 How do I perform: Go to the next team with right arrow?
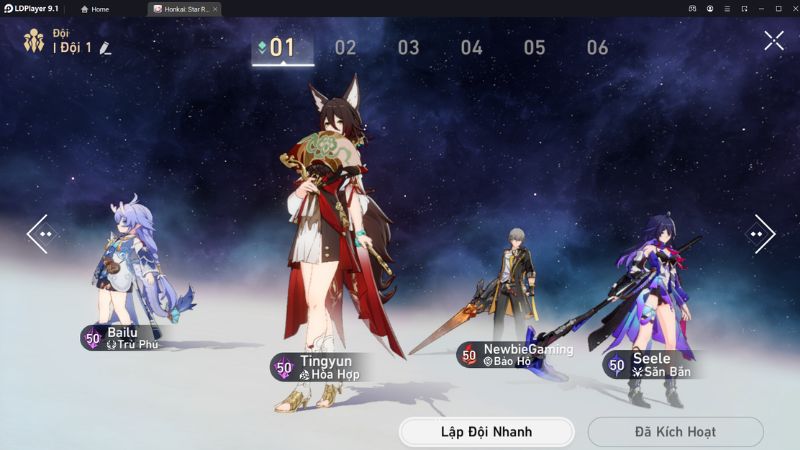click(x=762, y=234)
